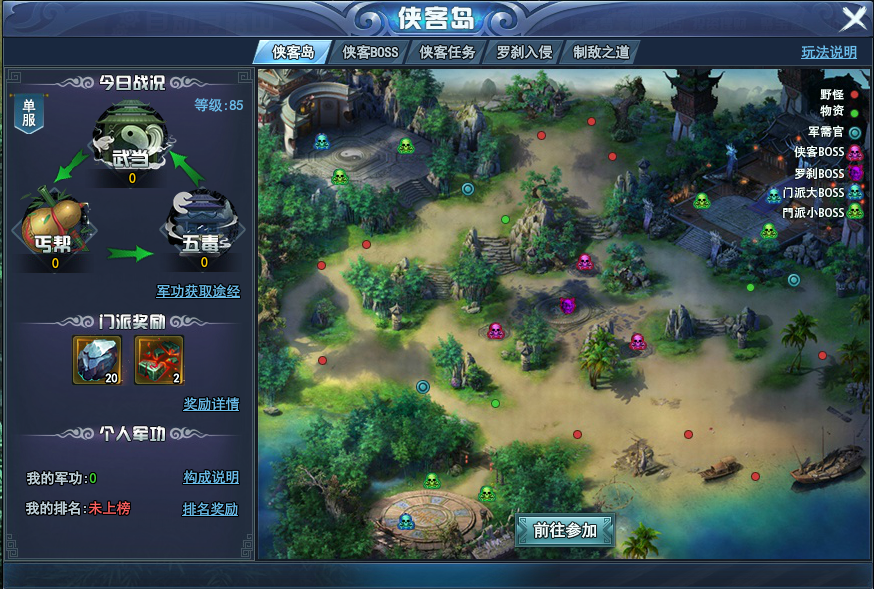Image resolution: width=874 pixels, height=589 pixels.
Task: Show the 排名奖励 ranking rewards
Action: click(x=210, y=509)
